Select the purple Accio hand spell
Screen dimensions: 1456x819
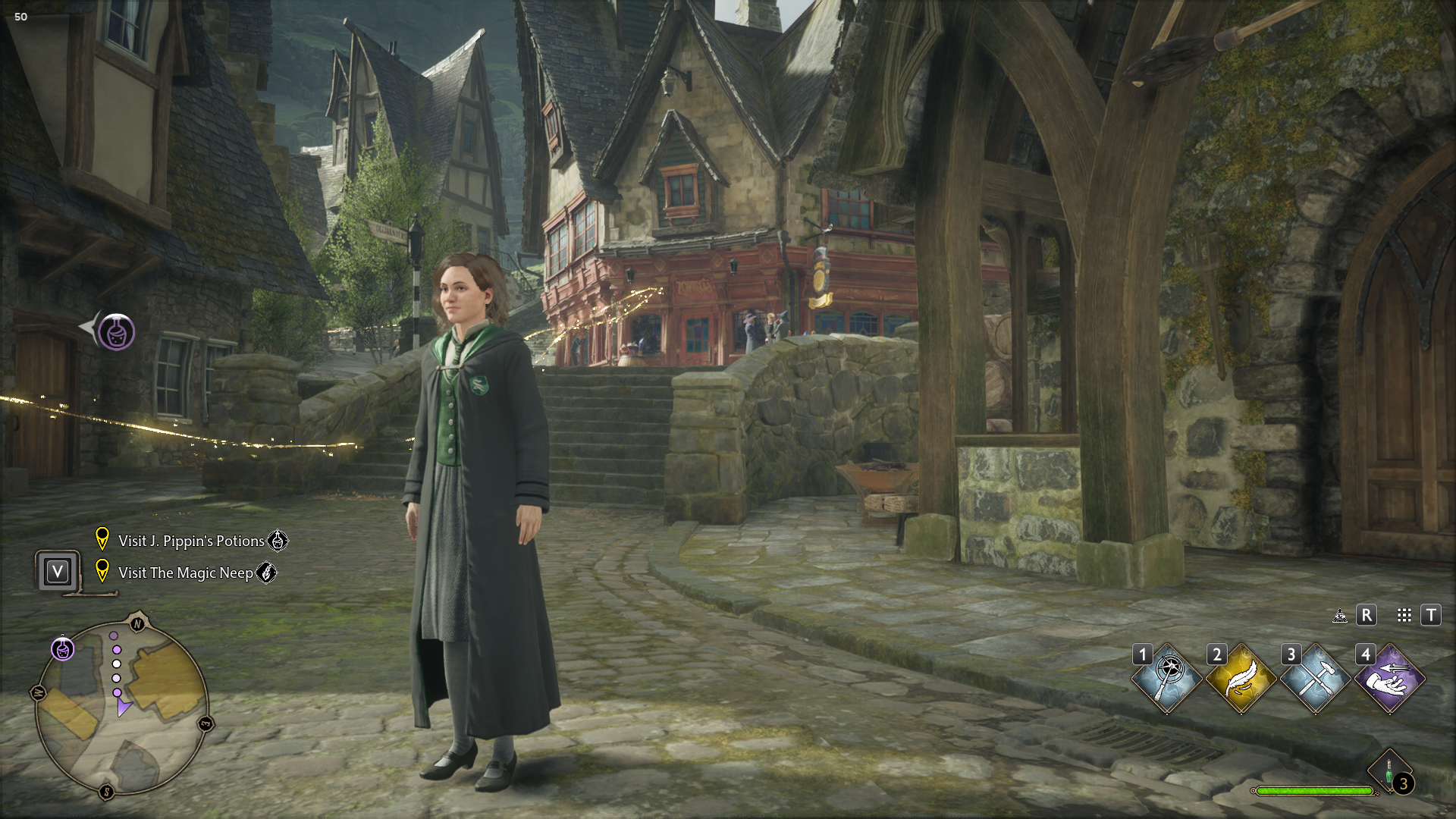pyautogui.click(x=1390, y=679)
